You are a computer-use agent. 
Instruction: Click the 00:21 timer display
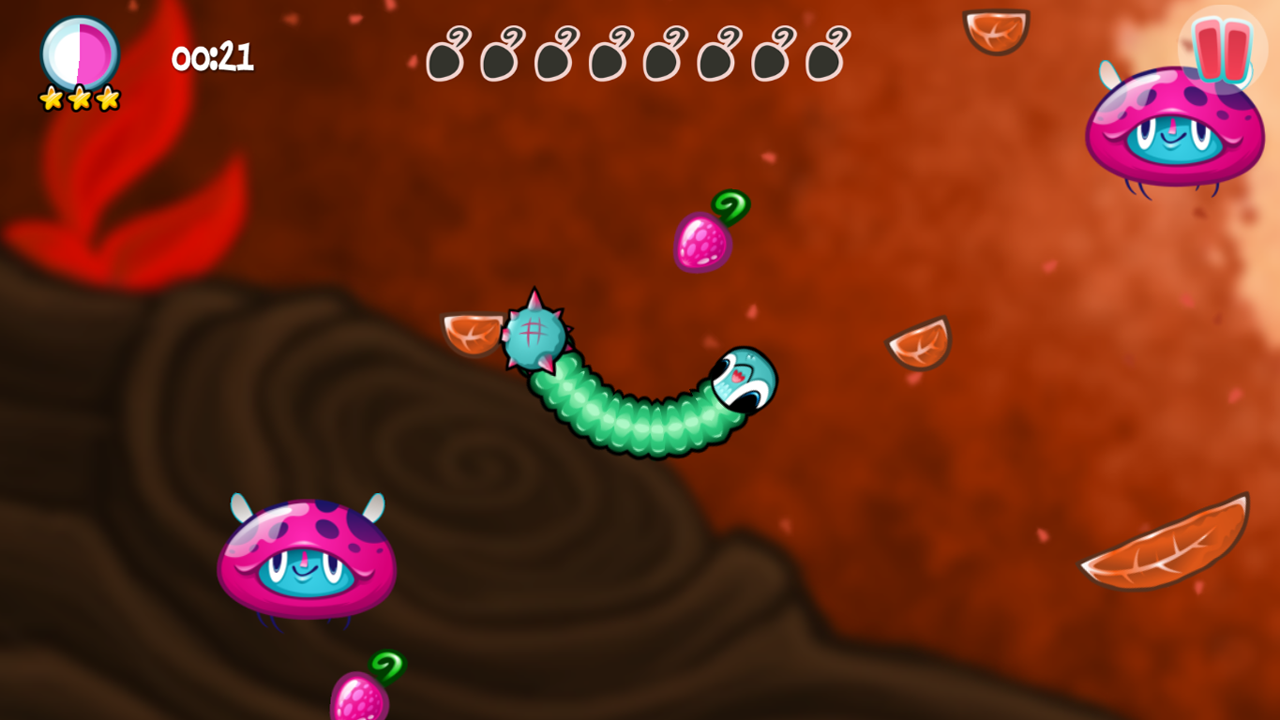pos(215,58)
